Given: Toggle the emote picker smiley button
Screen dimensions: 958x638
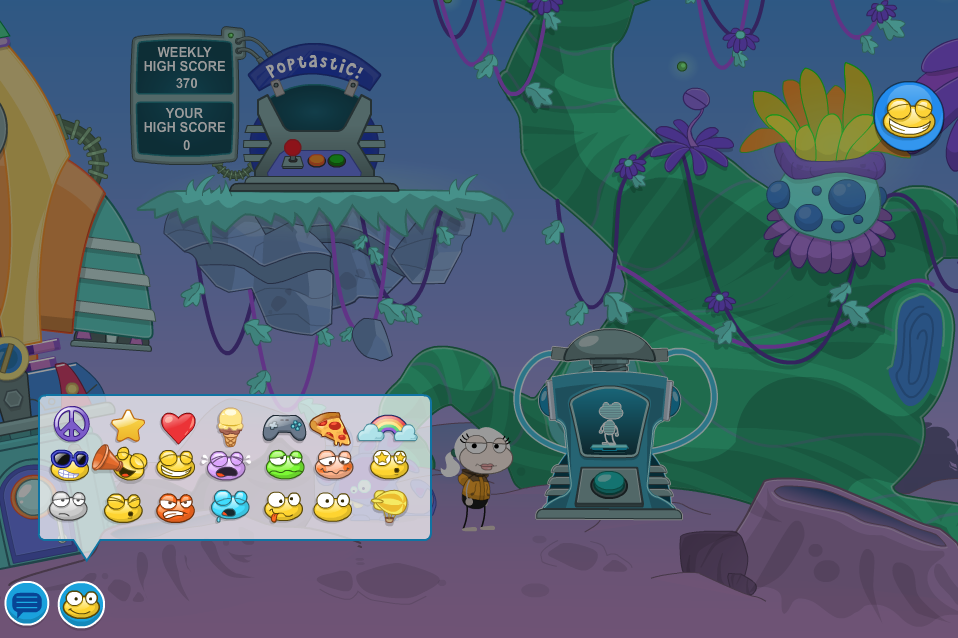Looking at the screenshot, I should (81, 604).
